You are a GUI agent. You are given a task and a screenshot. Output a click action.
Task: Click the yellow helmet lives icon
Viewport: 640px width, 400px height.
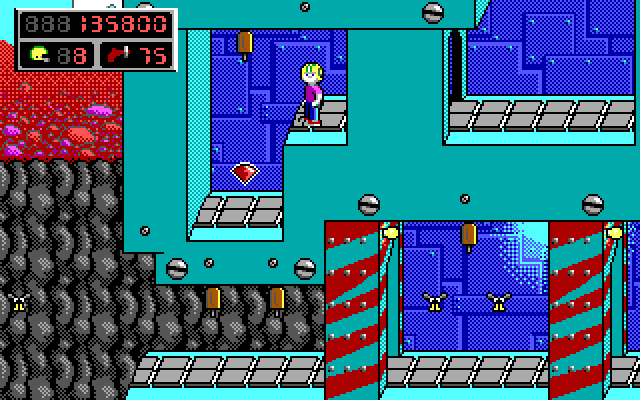click(39, 55)
